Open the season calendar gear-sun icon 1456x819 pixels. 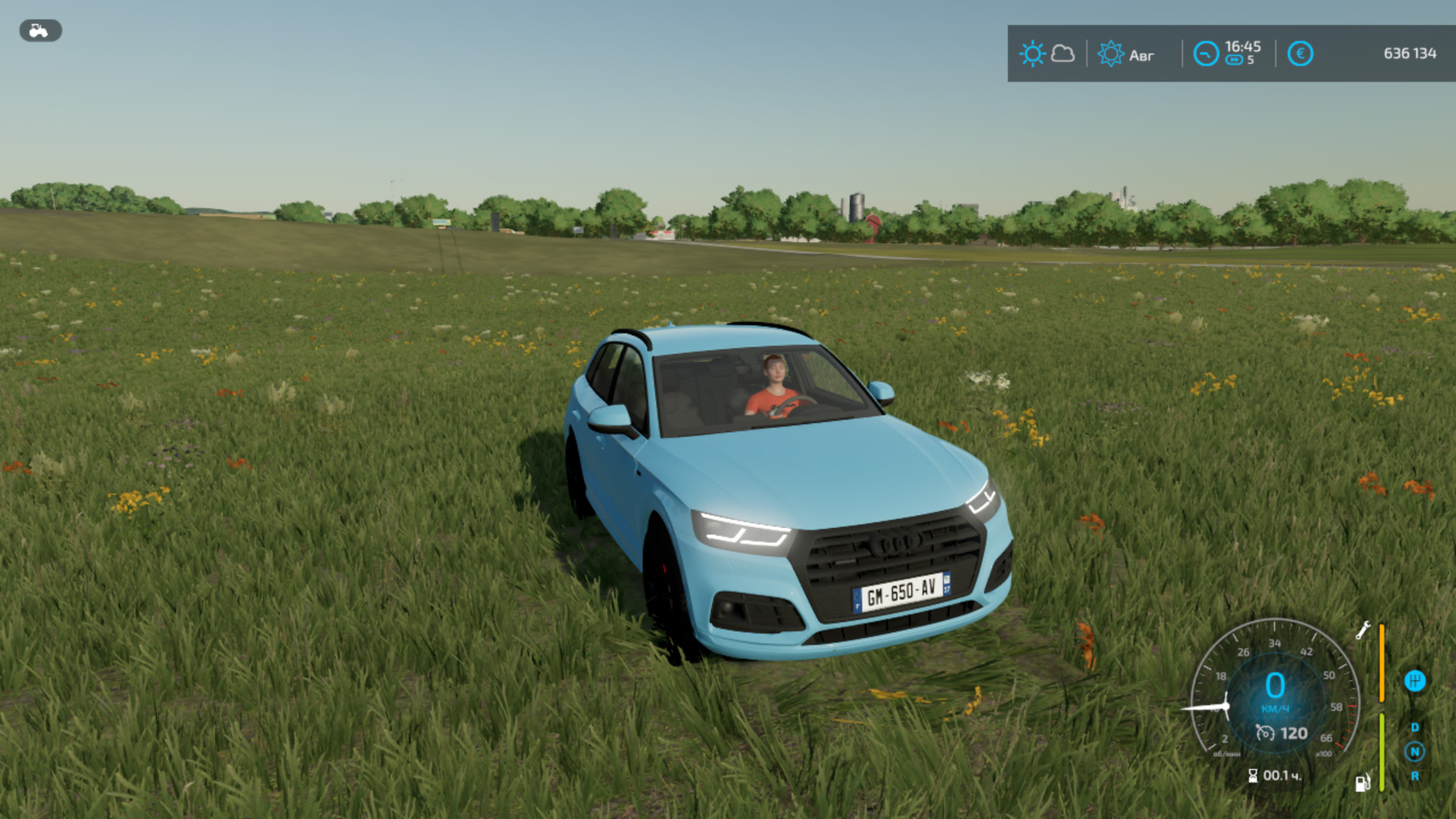(x=1111, y=54)
